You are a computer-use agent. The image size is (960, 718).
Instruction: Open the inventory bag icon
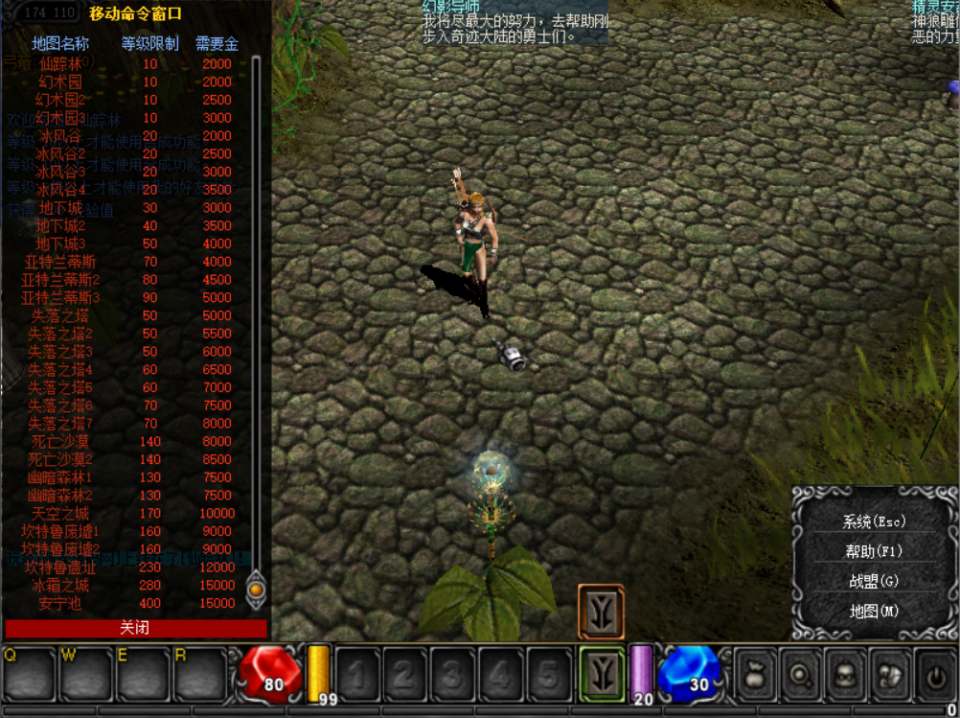point(755,675)
